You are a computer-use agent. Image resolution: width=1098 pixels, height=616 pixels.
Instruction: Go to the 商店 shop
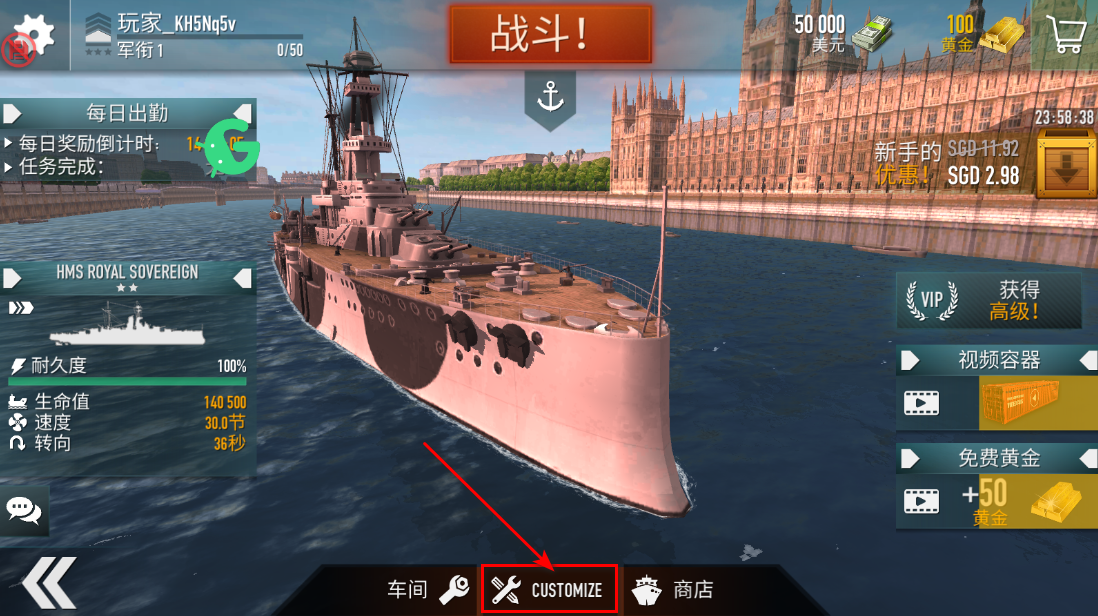tap(673, 590)
